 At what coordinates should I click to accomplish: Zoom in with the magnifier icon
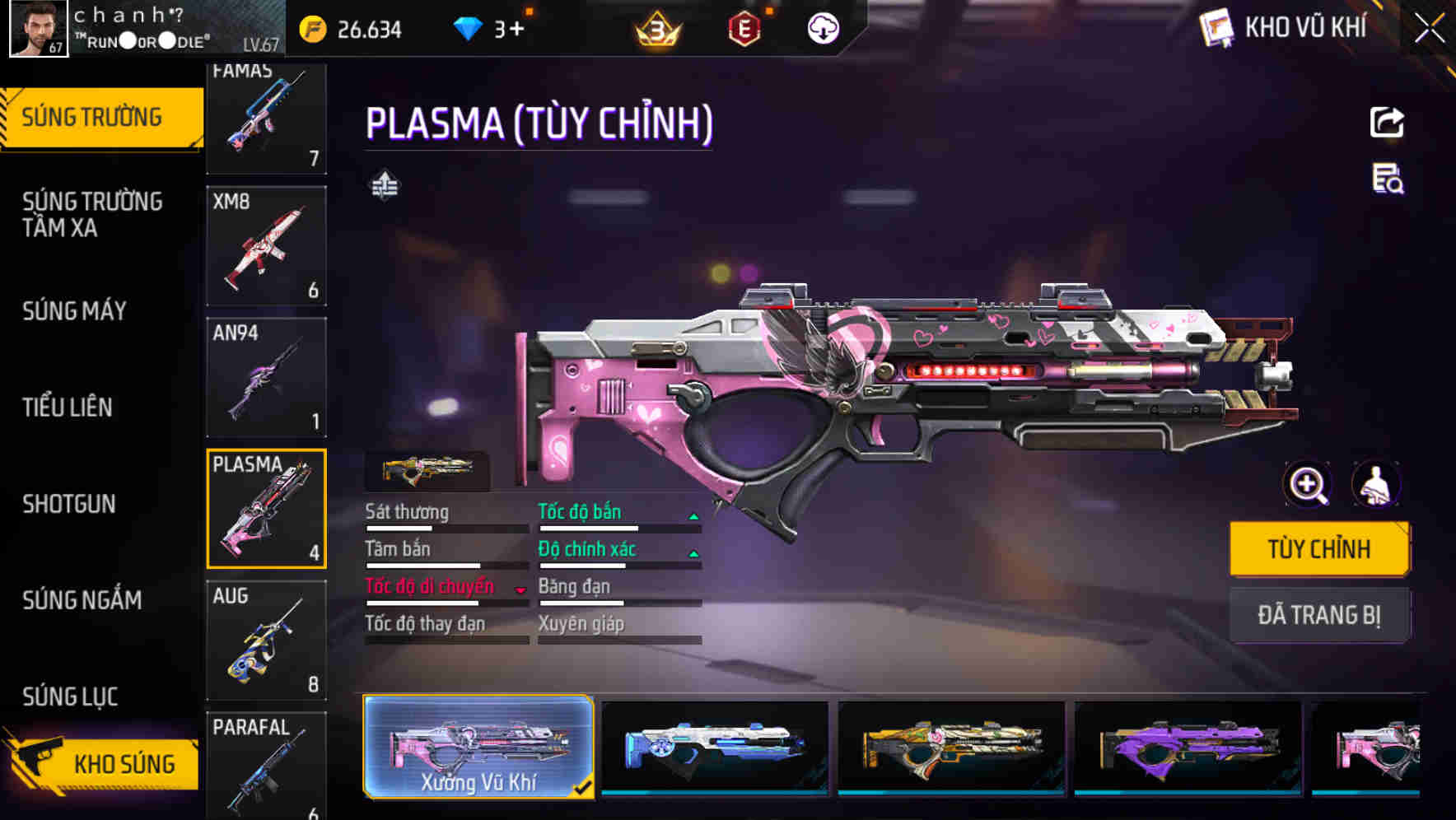pos(1308,484)
